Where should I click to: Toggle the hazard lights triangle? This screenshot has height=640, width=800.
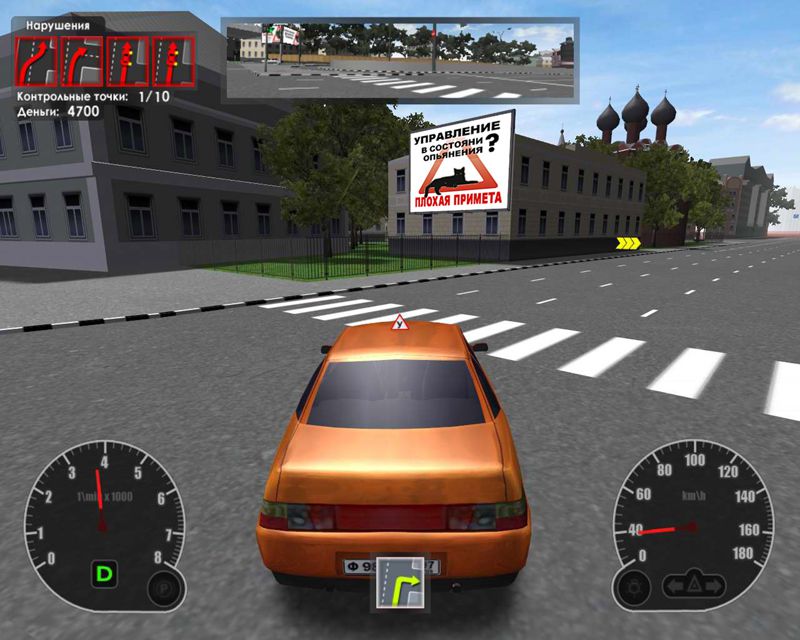pyautogui.click(x=695, y=584)
